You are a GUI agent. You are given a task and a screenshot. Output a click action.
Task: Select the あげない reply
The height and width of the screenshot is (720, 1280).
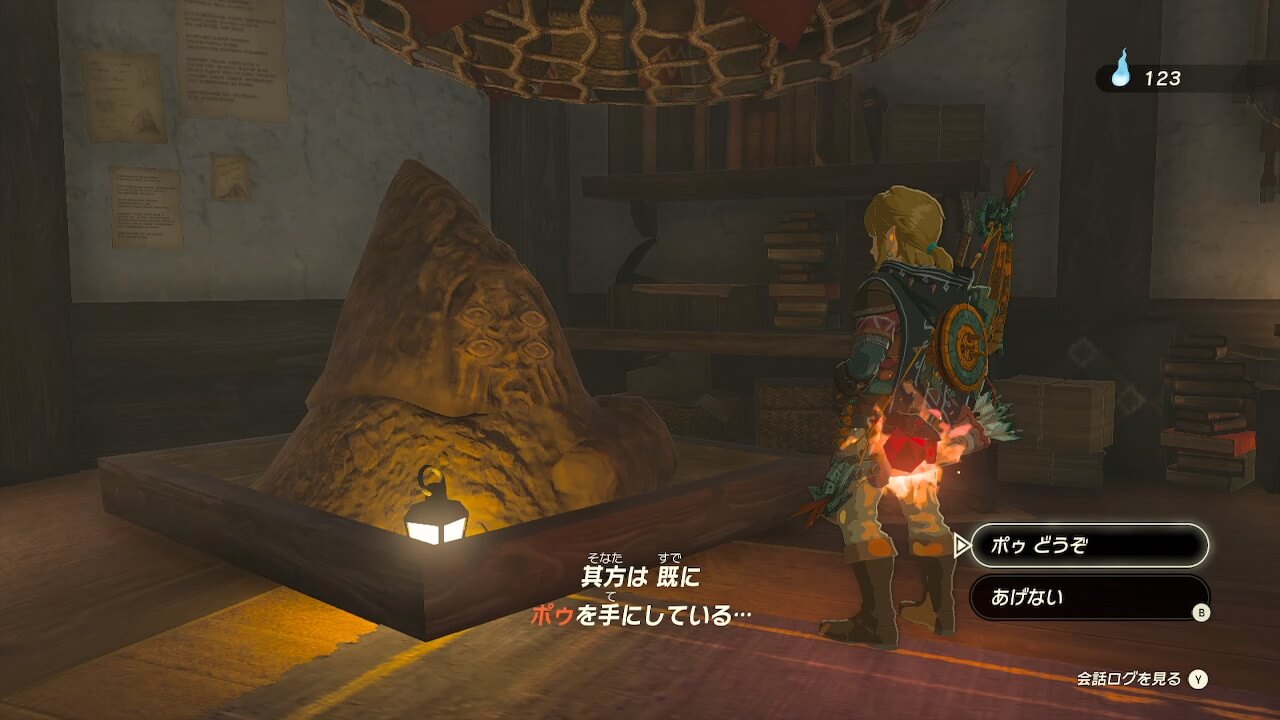pyautogui.click(x=1088, y=598)
